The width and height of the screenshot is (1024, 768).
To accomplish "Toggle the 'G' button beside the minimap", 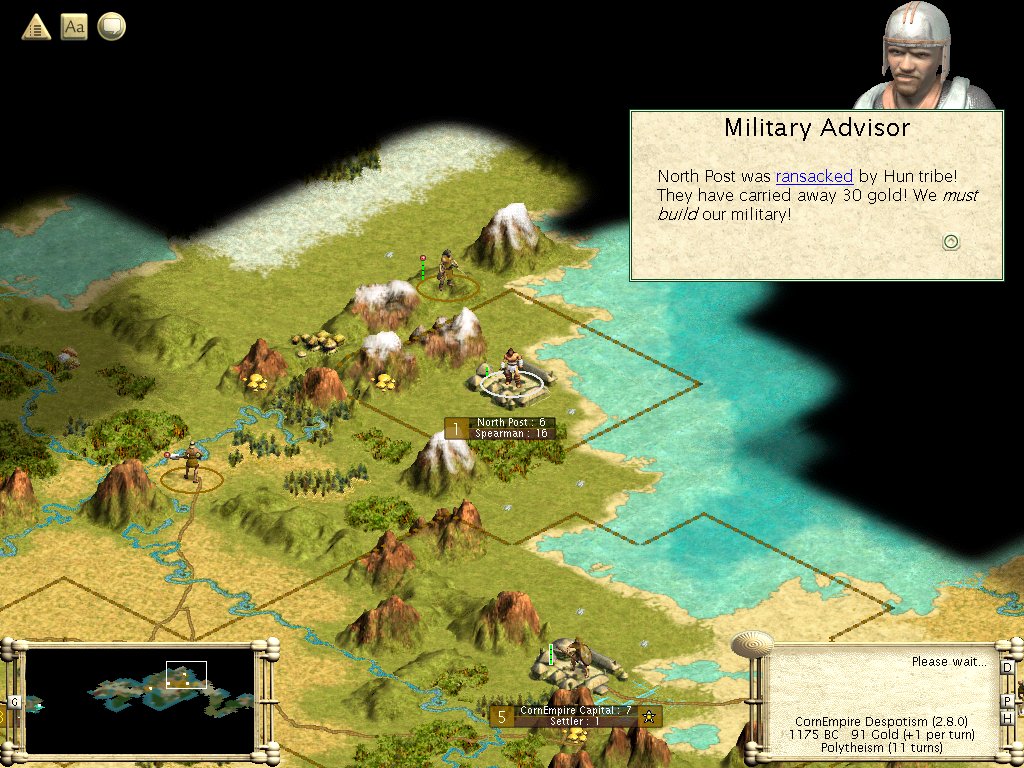I will point(14,702).
